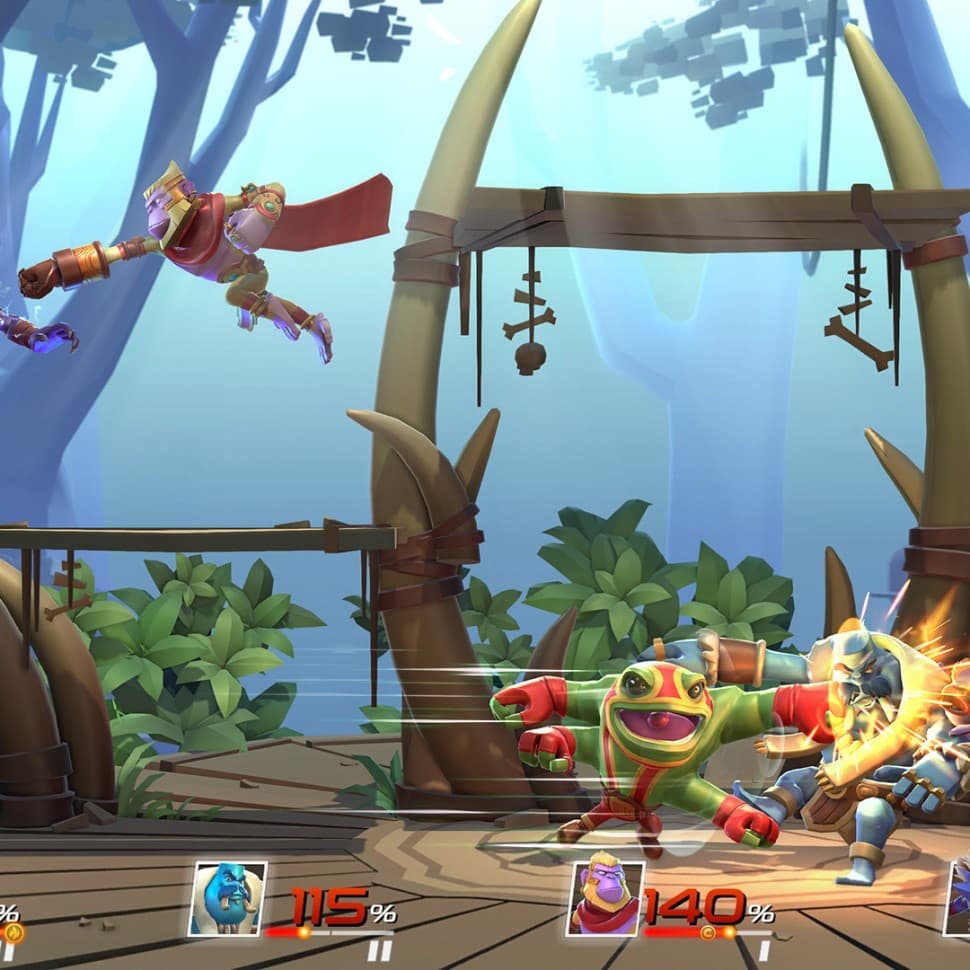Viewport: 970px width, 970px height.
Task: Click the blue character portrait beside 115%
Action: pyautogui.click(x=228, y=898)
